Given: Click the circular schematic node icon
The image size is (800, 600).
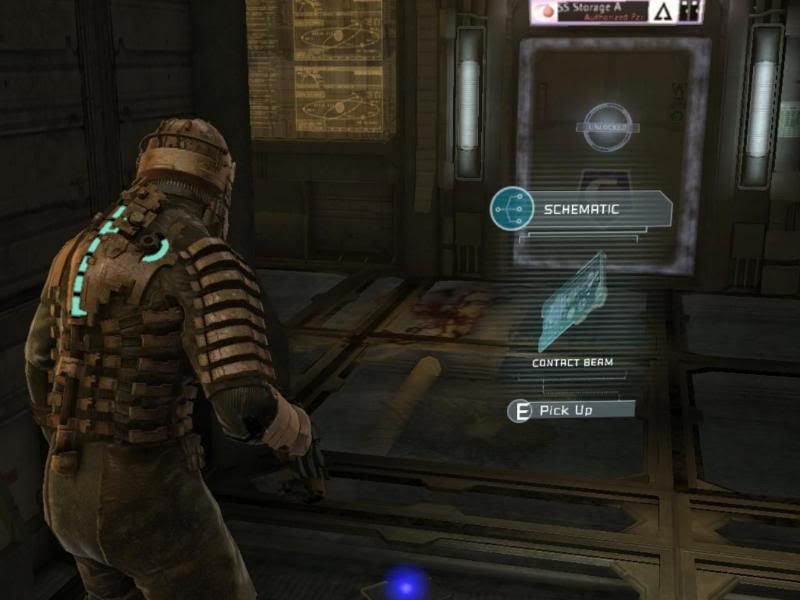Looking at the screenshot, I should [x=512, y=210].
